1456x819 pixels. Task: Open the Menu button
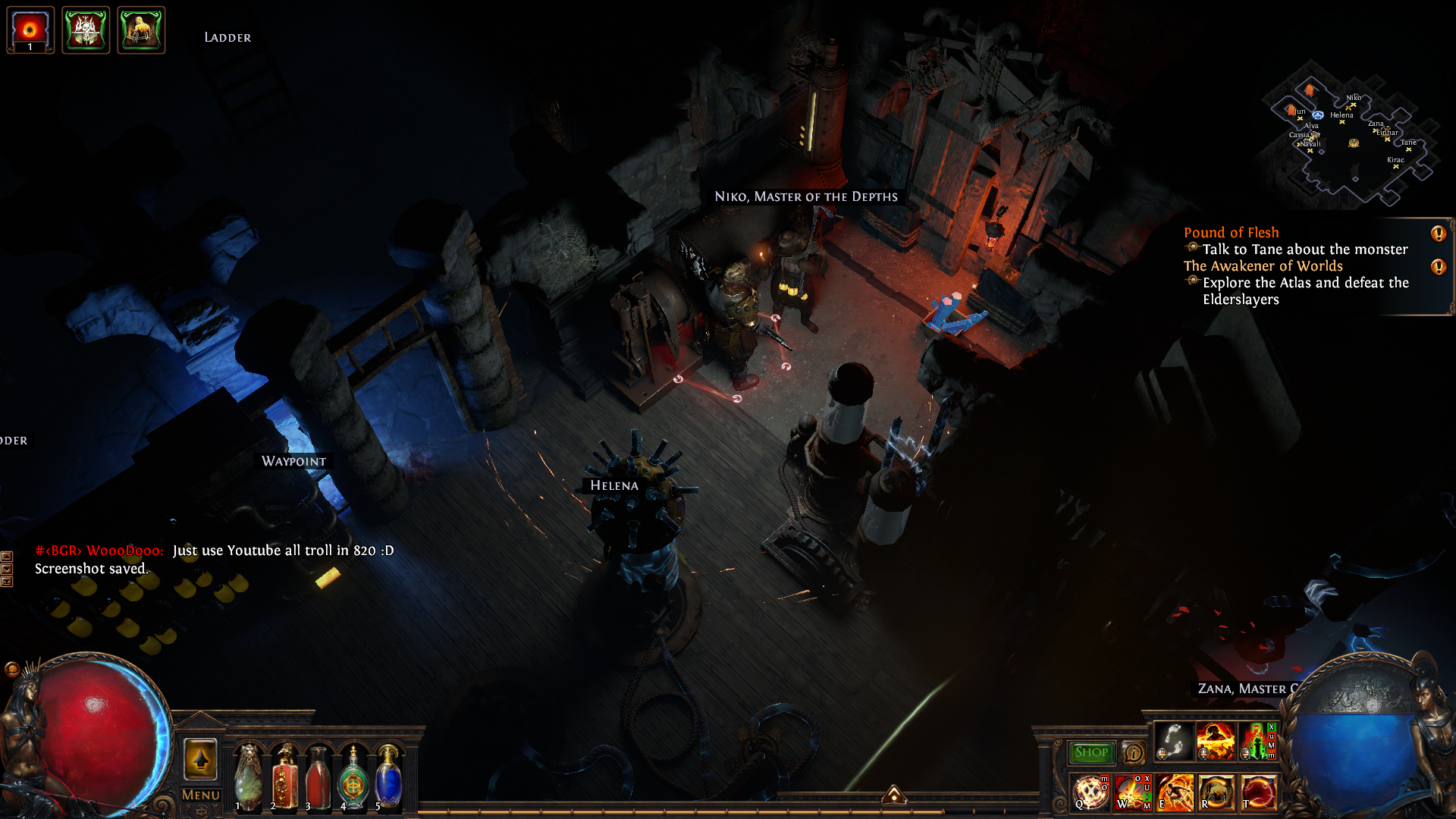pyautogui.click(x=200, y=795)
